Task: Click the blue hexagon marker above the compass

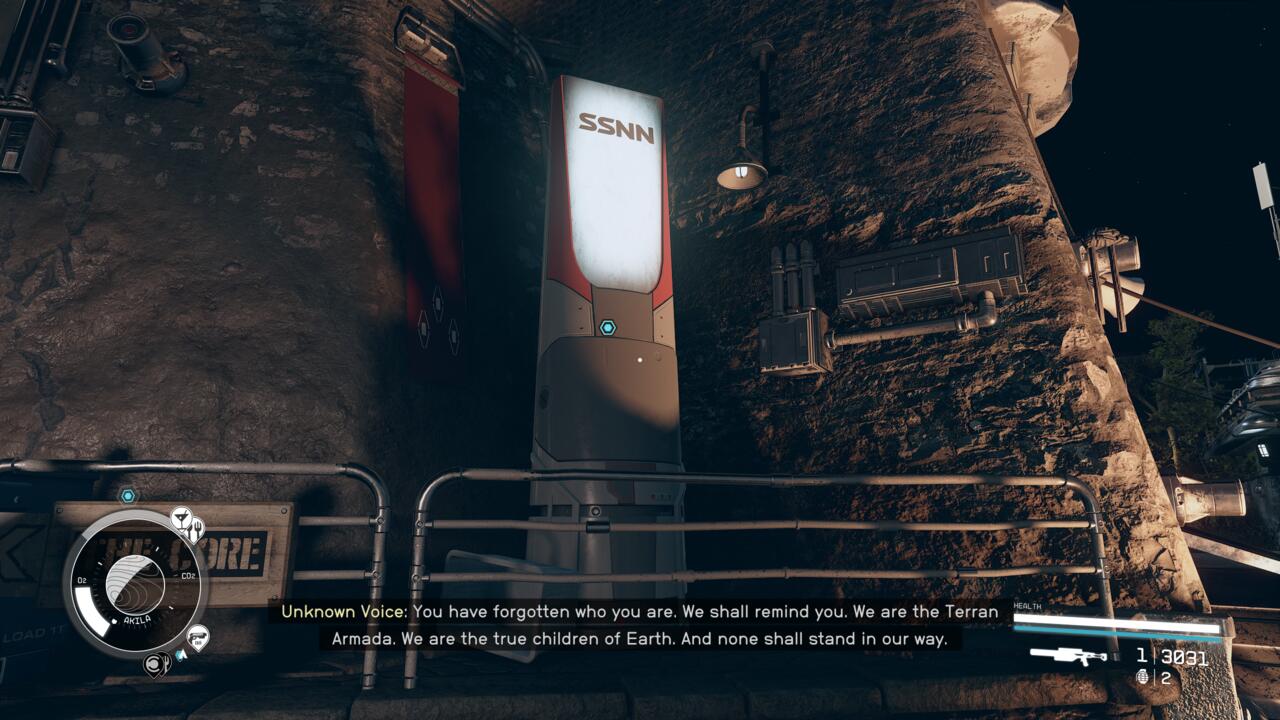Action: (x=128, y=496)
